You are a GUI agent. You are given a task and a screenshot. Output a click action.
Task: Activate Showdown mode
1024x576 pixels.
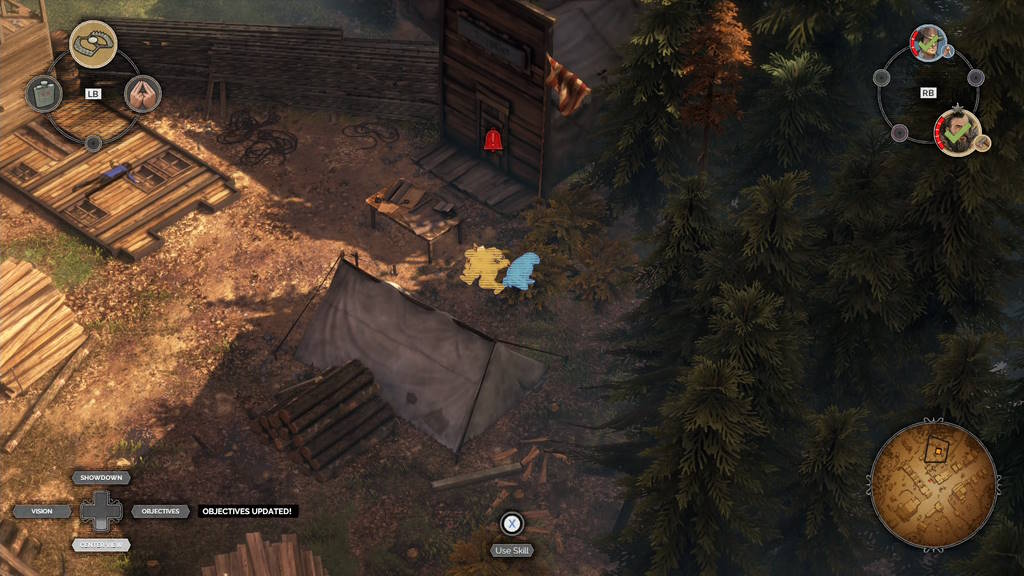(x=101, y=478)
